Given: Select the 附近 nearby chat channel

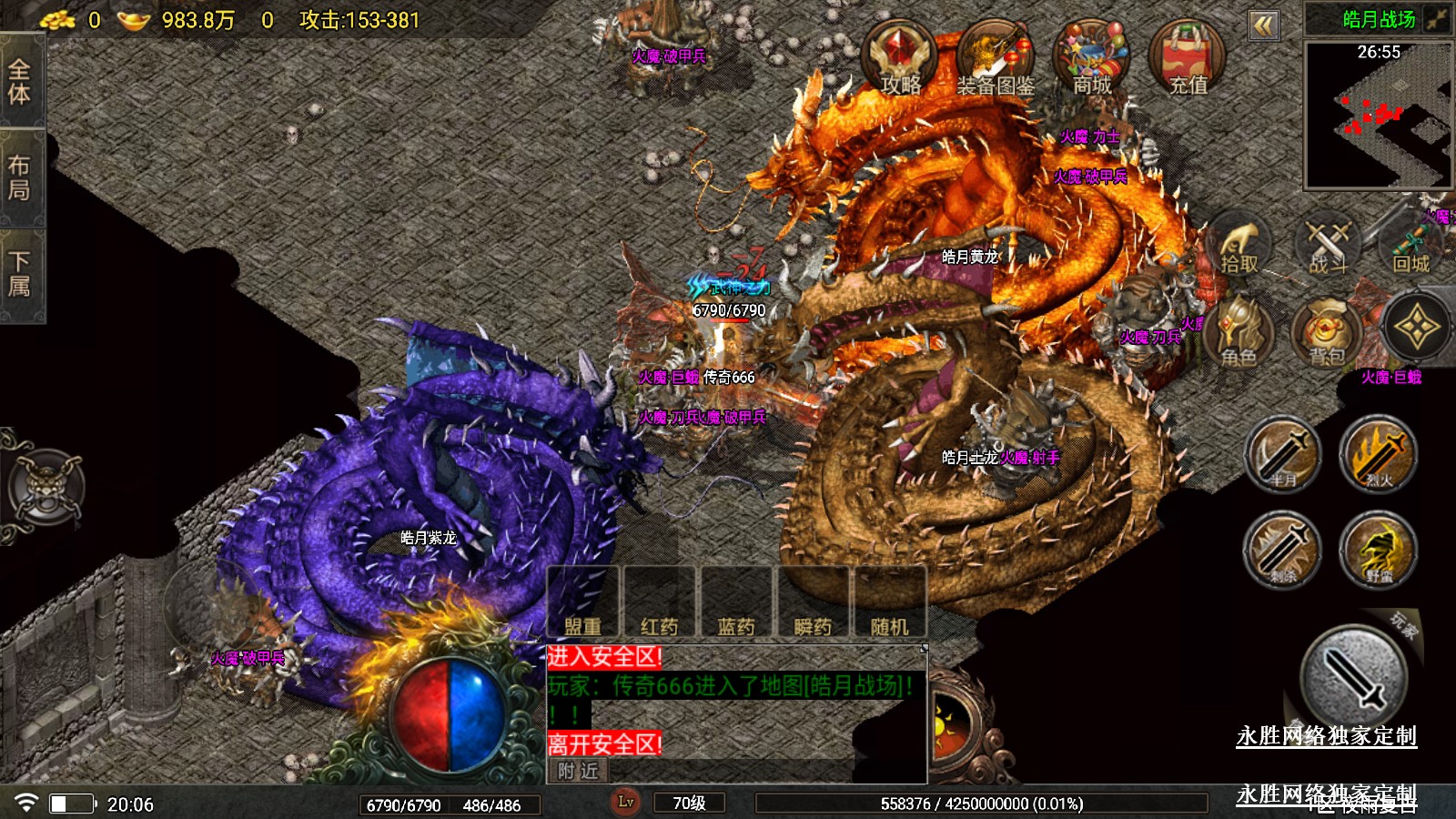Looking at the screenshot, I should click(579, 771).
